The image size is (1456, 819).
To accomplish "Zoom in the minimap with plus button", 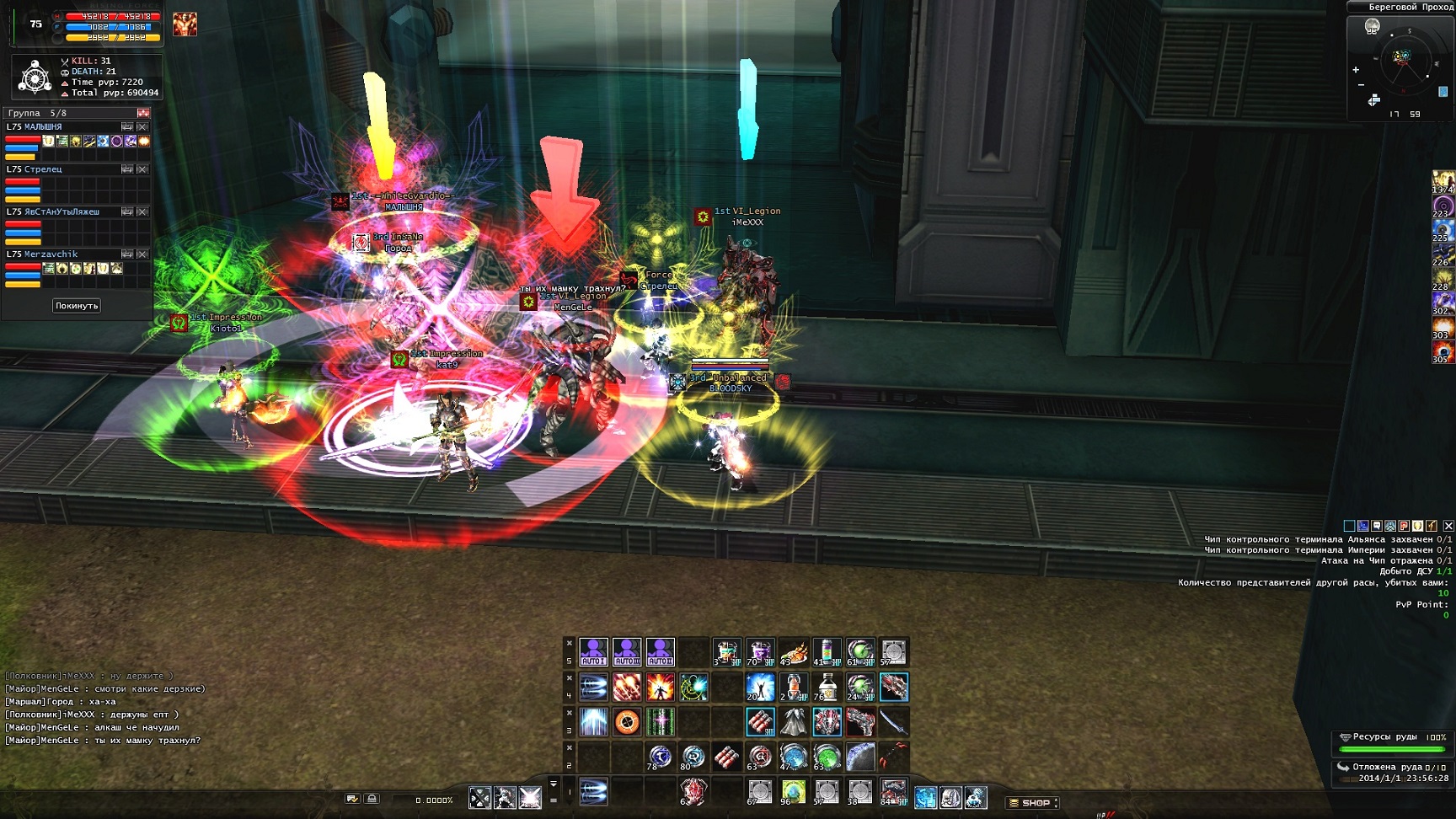I will click(x=1356, y=70).
